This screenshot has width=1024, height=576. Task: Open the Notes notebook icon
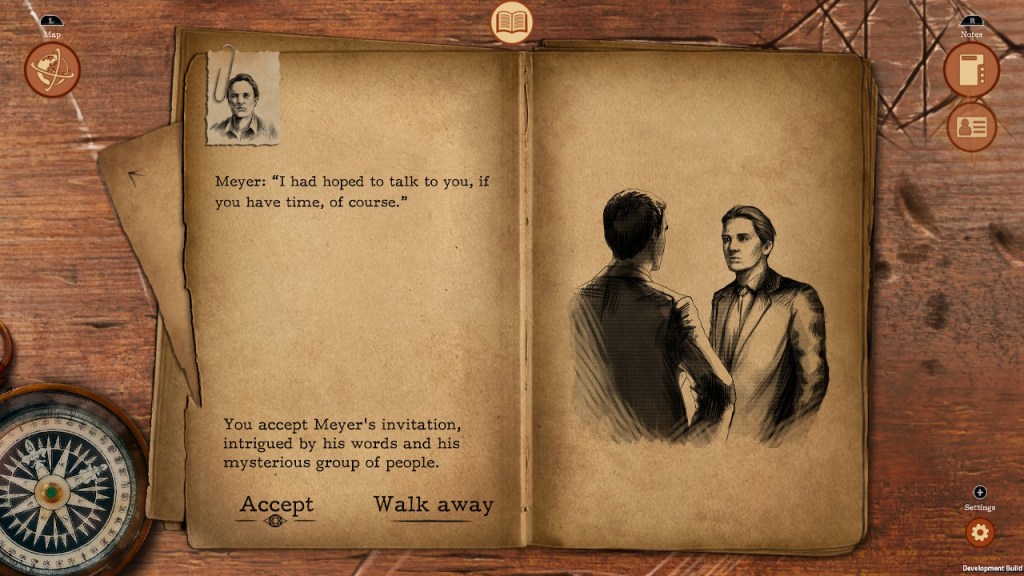971,70
